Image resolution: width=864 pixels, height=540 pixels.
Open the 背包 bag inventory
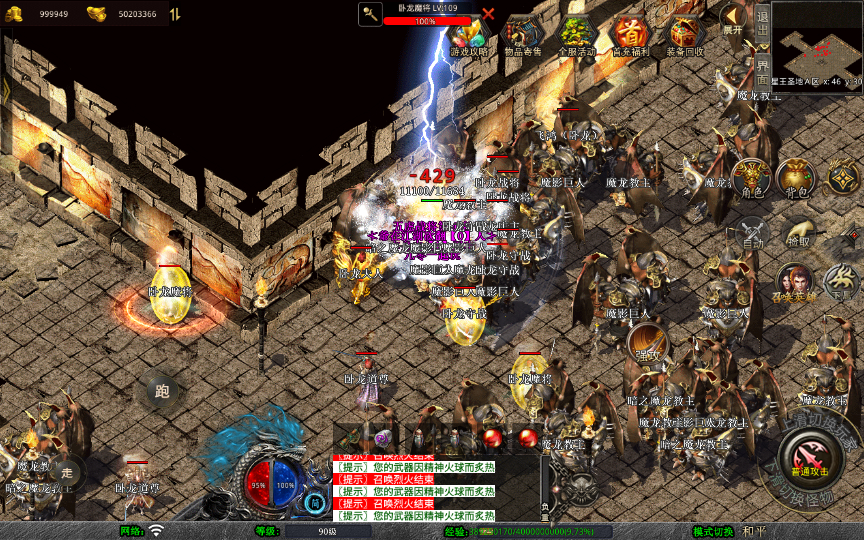[x=796, y=178]
